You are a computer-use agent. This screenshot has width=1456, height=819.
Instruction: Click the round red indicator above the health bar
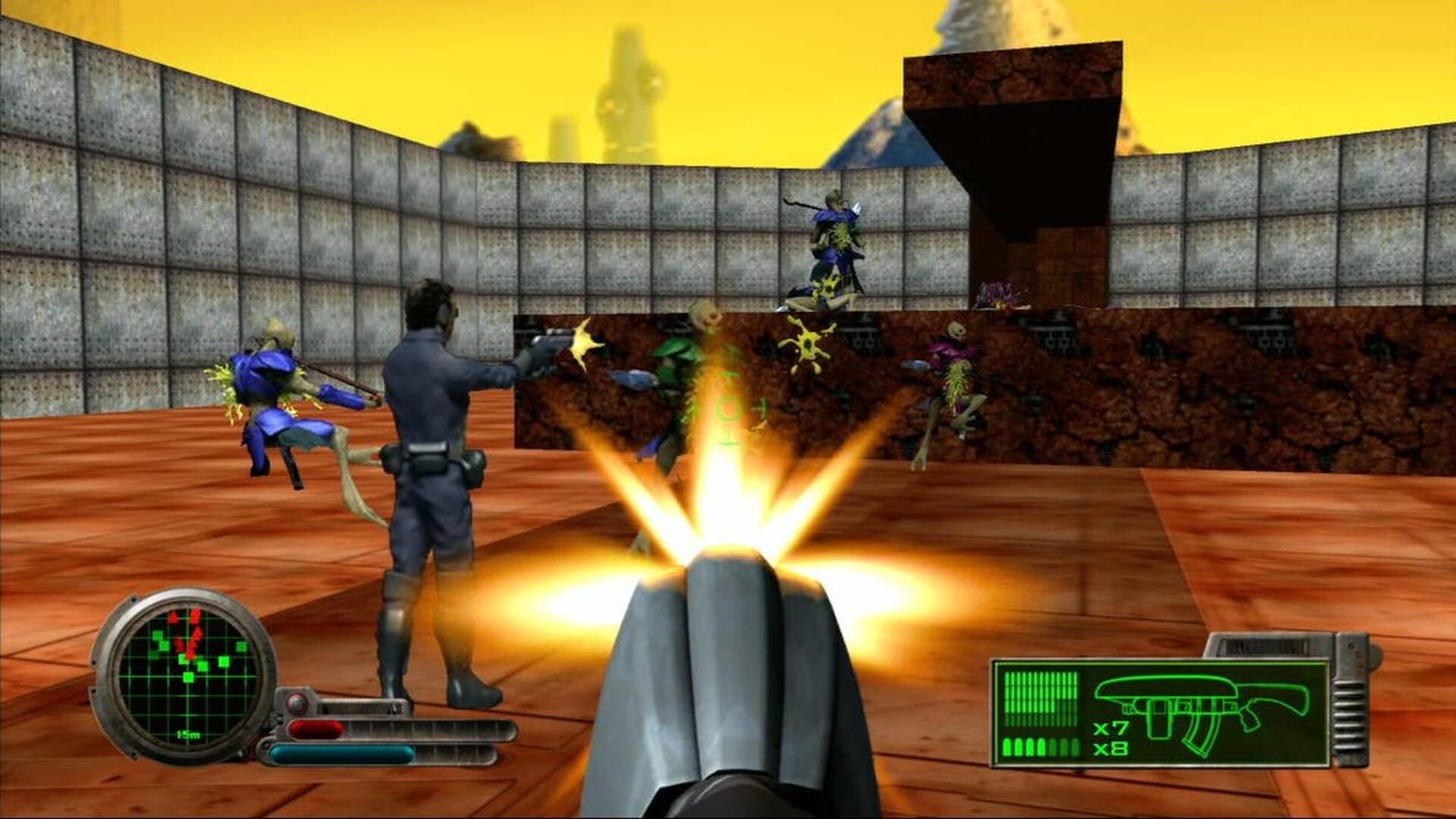click(x=296, y=702)
